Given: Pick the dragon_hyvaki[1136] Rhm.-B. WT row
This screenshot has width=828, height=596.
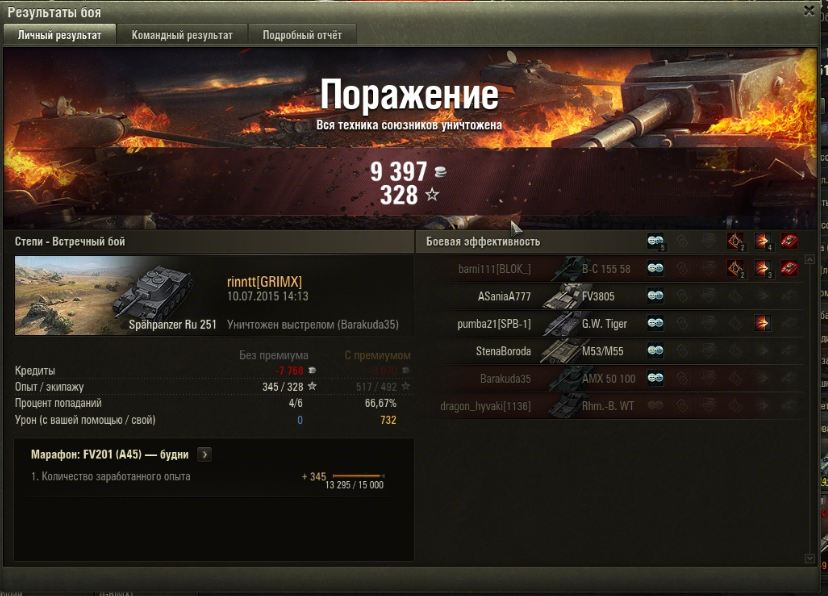Looking at the screenshot, I should pyautogui.click(x=610, y=406).
